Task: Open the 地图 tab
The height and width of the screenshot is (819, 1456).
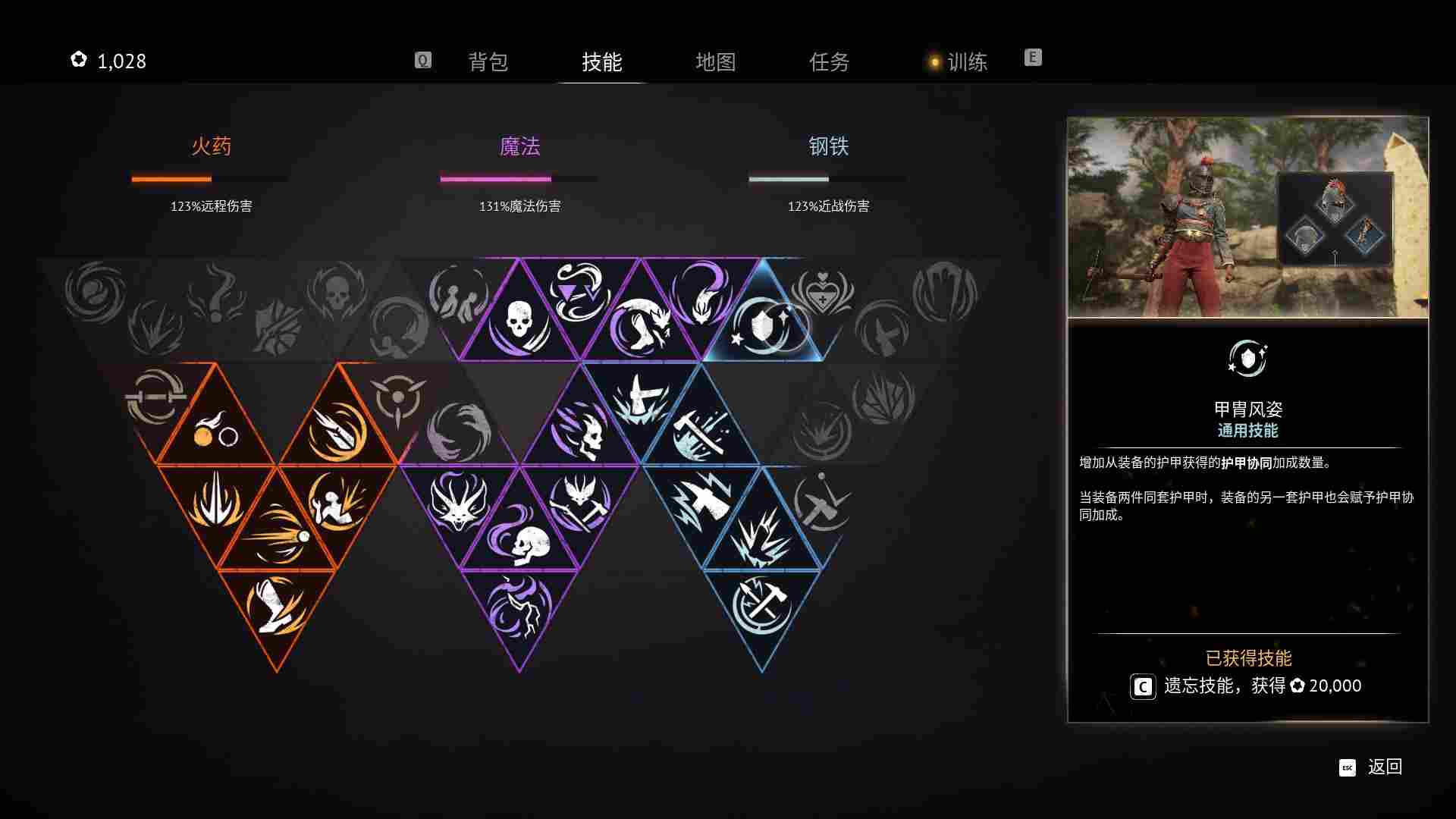Action: (x=716, y=62)
